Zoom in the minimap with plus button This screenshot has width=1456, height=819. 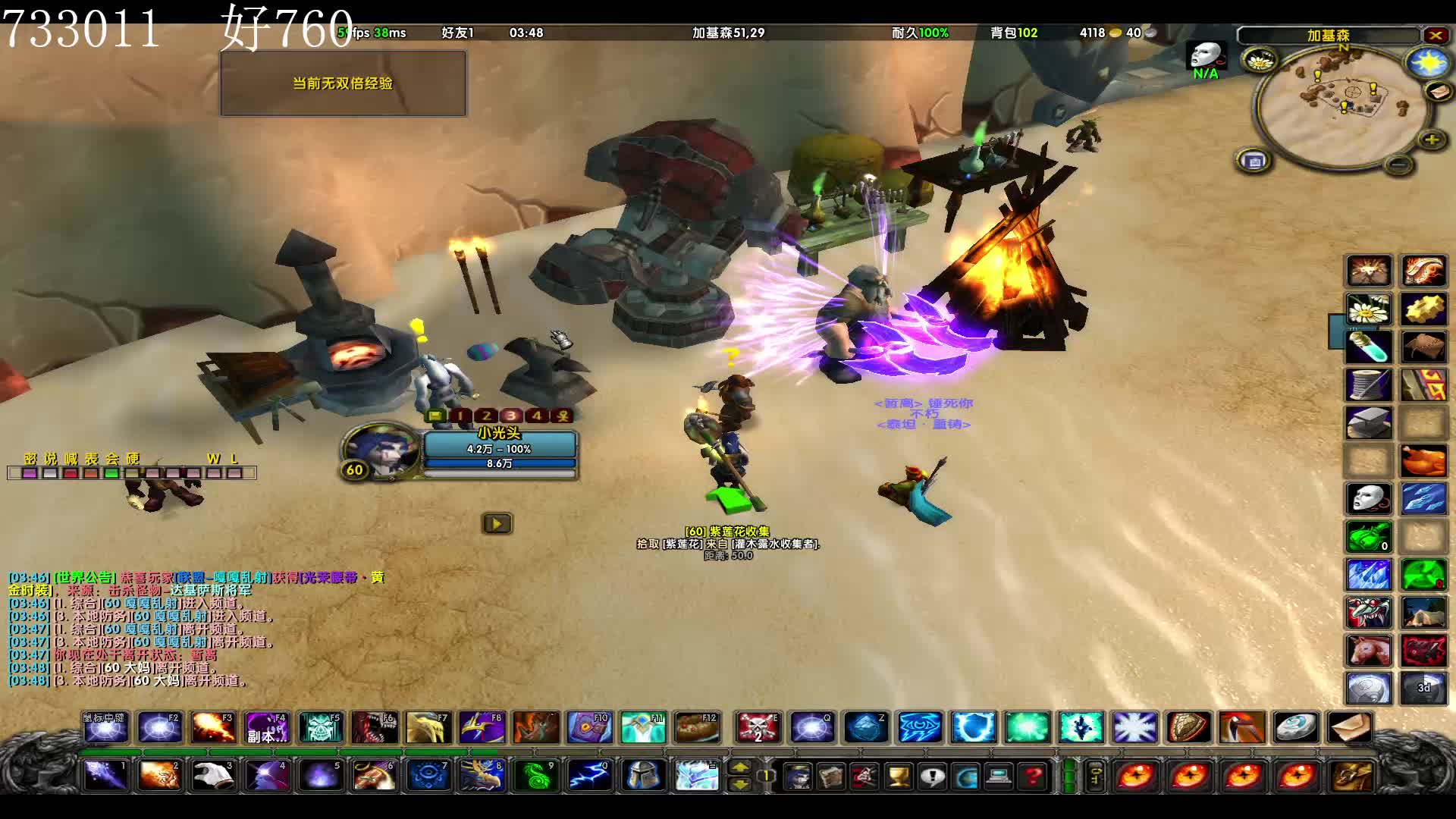pos(1432,140)
